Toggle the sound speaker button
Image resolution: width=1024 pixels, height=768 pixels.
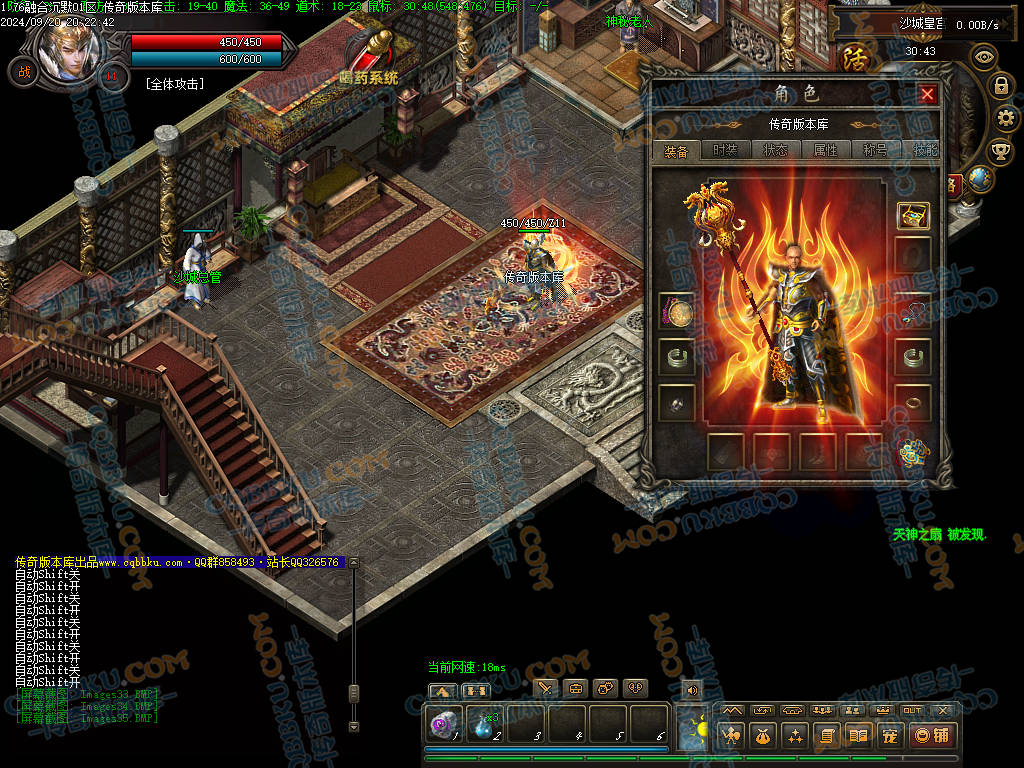(691, 689)
